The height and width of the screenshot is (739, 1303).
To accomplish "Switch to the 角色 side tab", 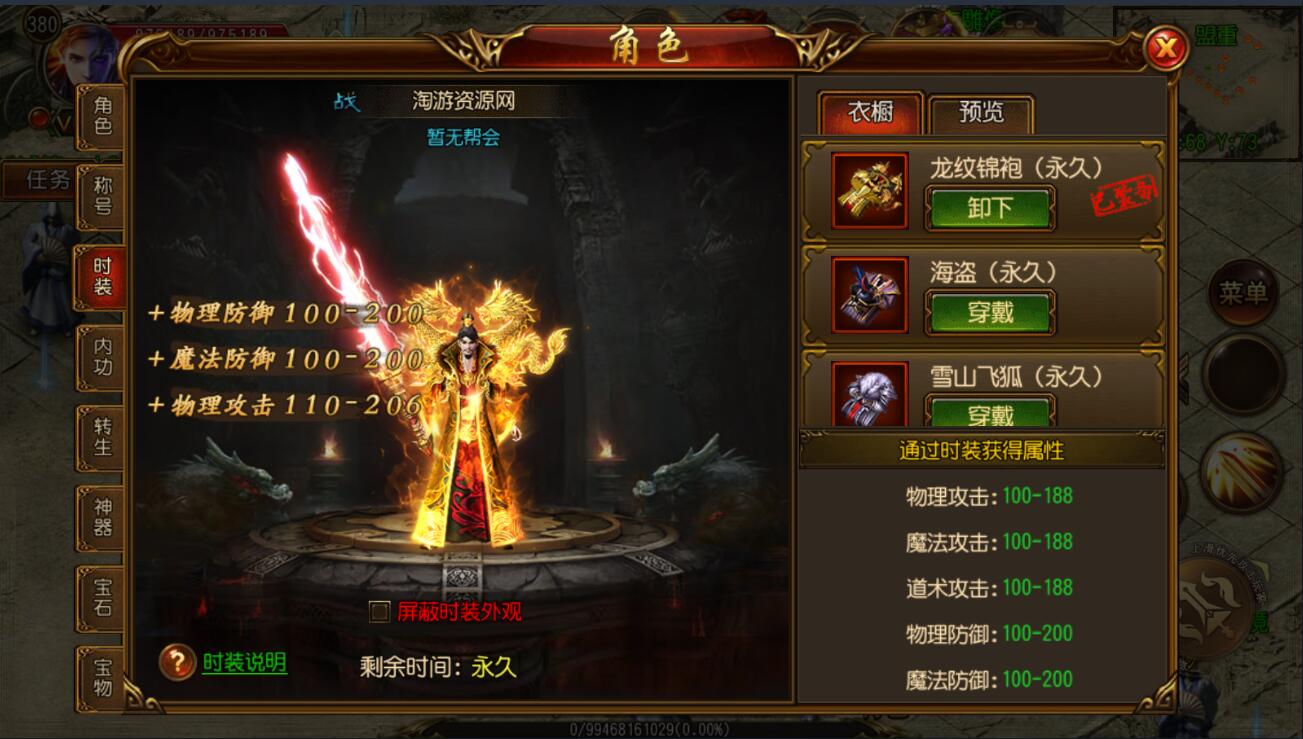I will pyautogui.click(x=102, y=116).
